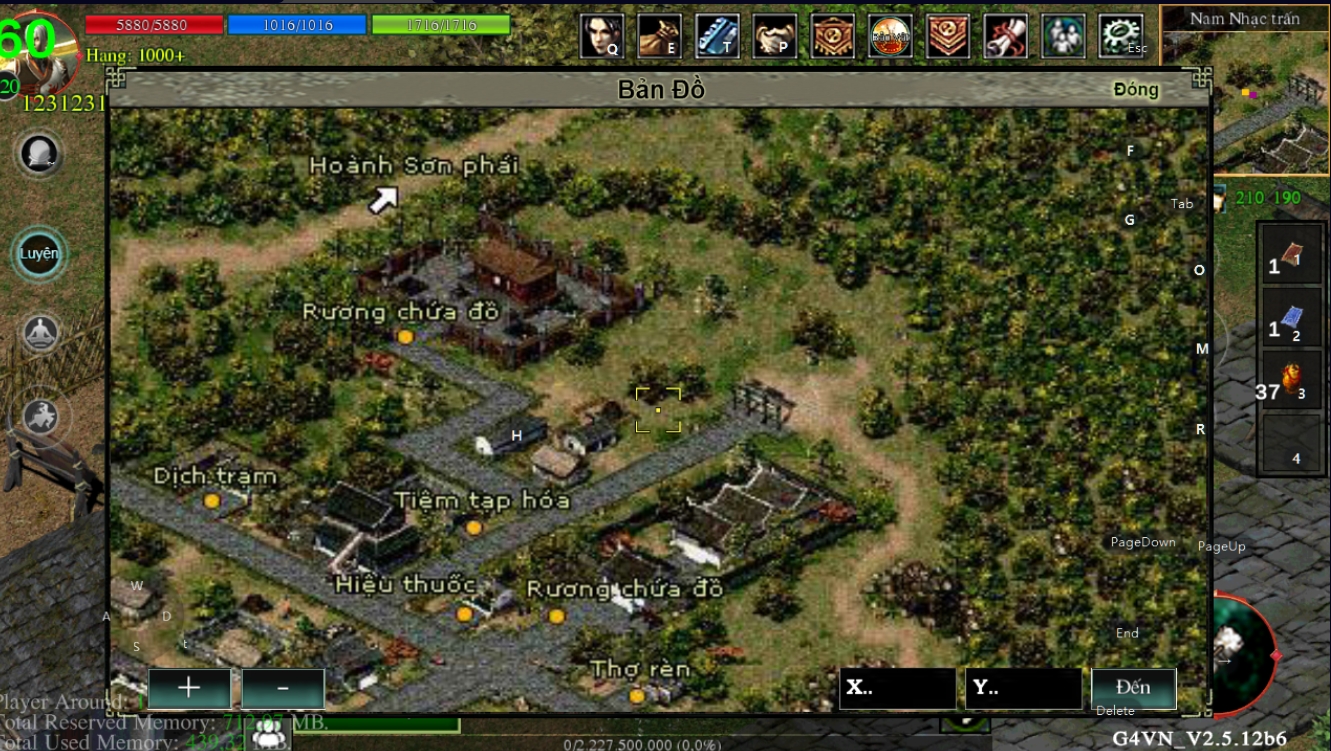Close the map with the Đóng button
This screenshot has width=1331, height=751.
coord(1135,89)
